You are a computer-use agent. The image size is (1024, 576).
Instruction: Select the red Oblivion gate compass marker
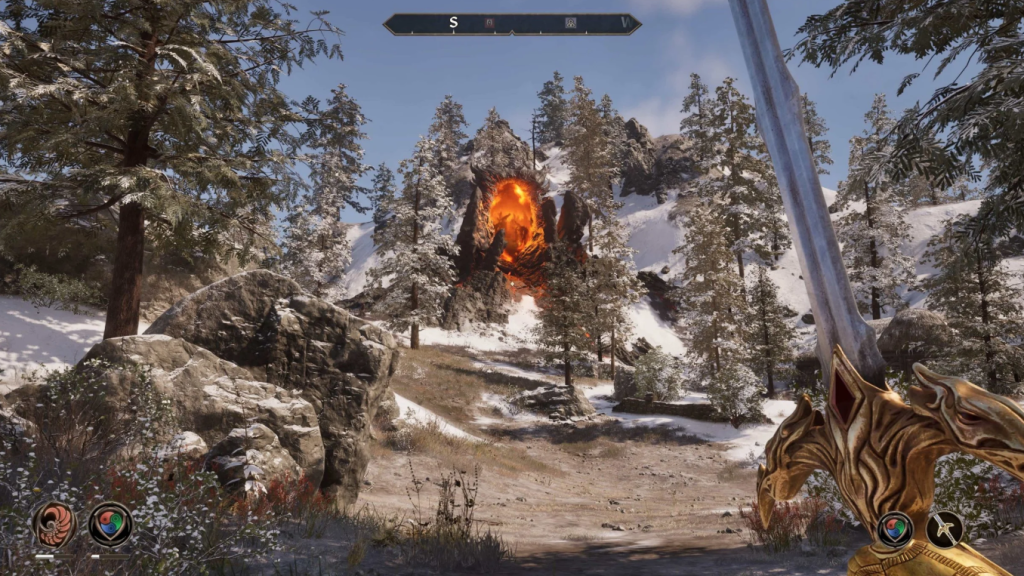click(490, 22)
